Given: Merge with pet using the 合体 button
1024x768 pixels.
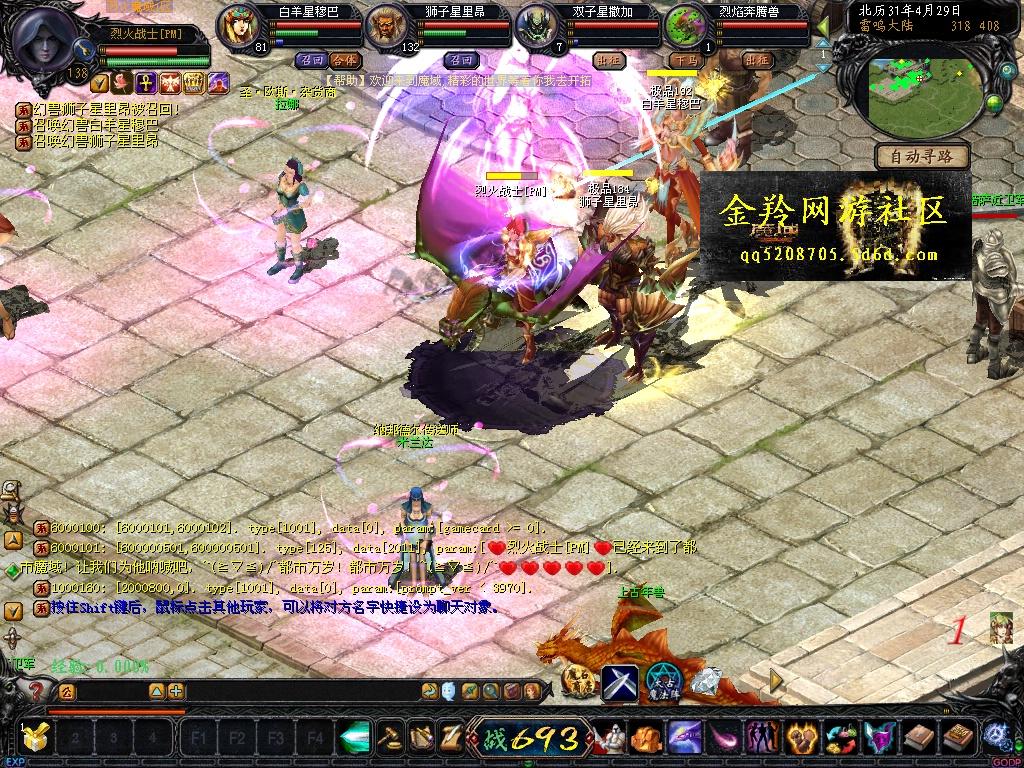Looking at the screenshot, I should pos(345,60).
